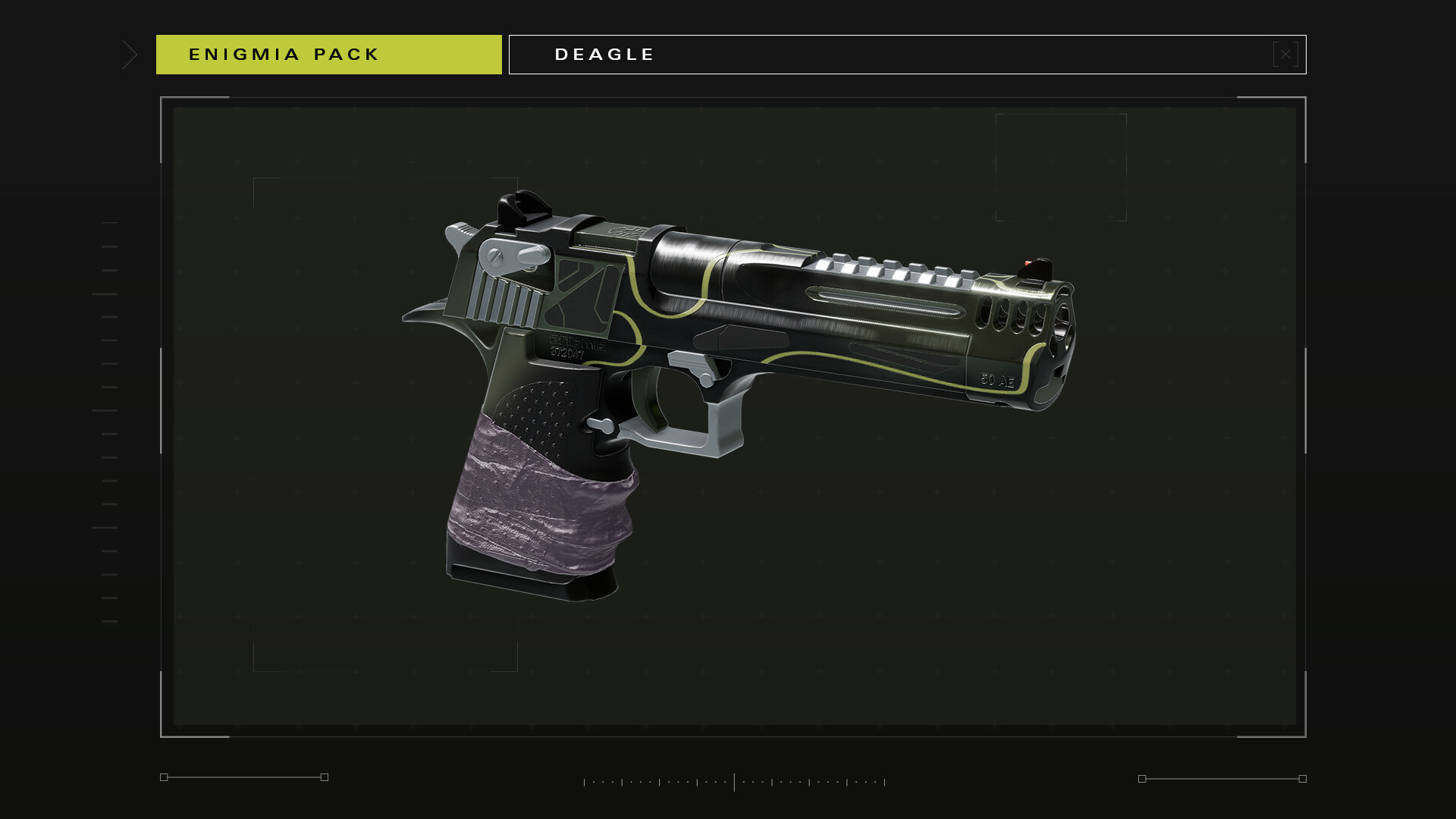Click the chevron arrow beside ENIGMIA PACK
1456x819 pixels.
coord(130,55)
